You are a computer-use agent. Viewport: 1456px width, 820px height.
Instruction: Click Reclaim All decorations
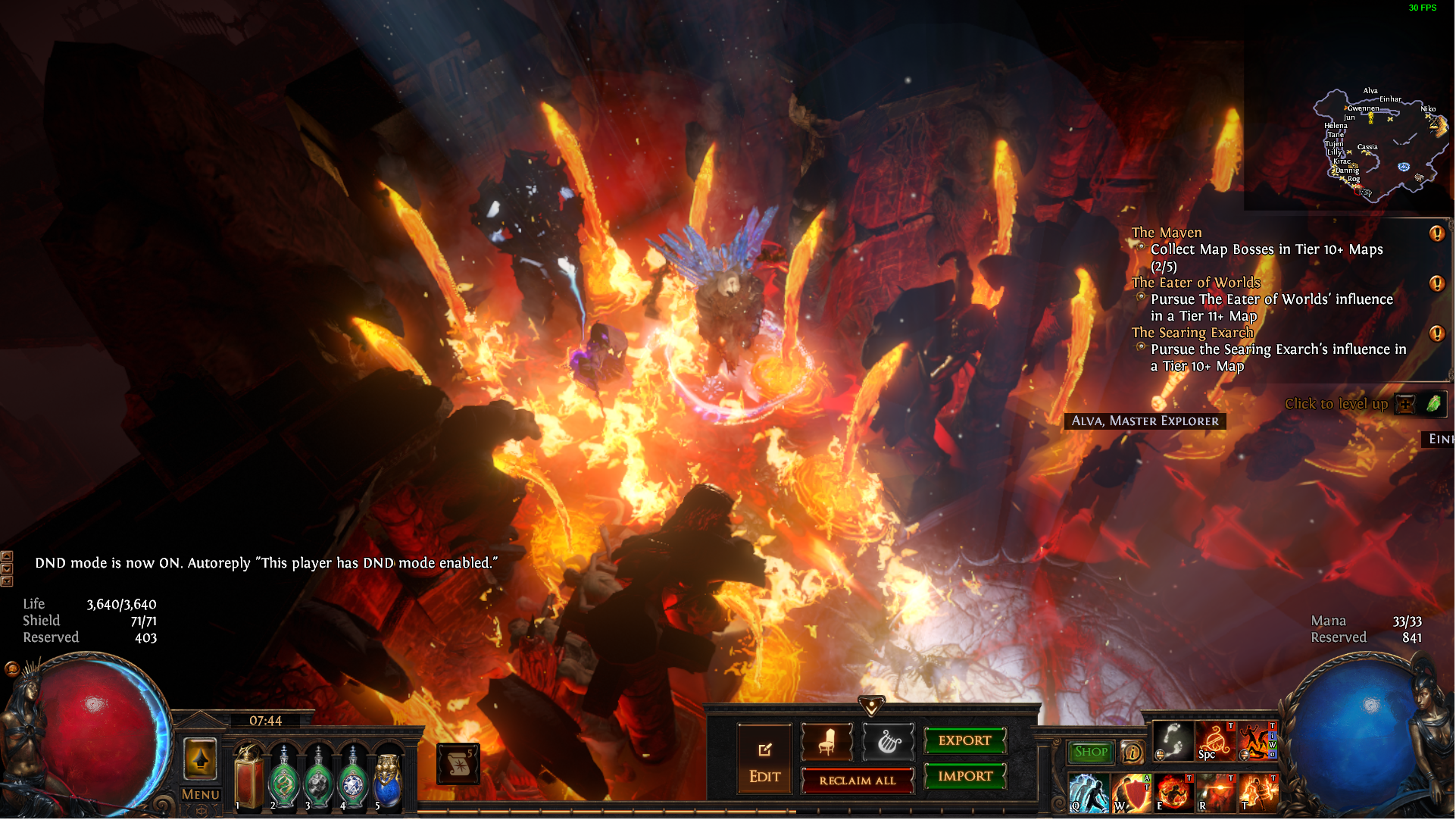click(x=857, y=781)
